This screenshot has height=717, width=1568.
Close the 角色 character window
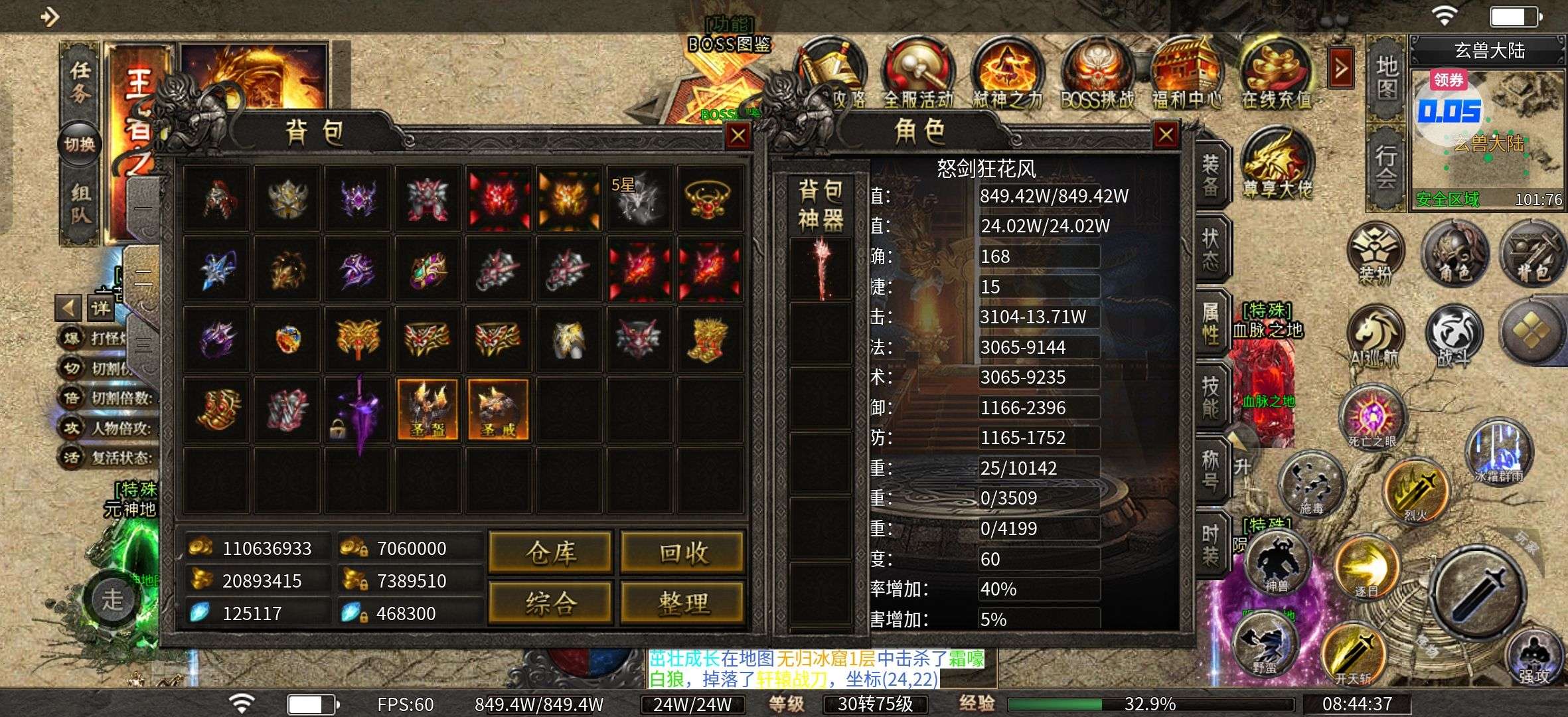[1166, 135]
